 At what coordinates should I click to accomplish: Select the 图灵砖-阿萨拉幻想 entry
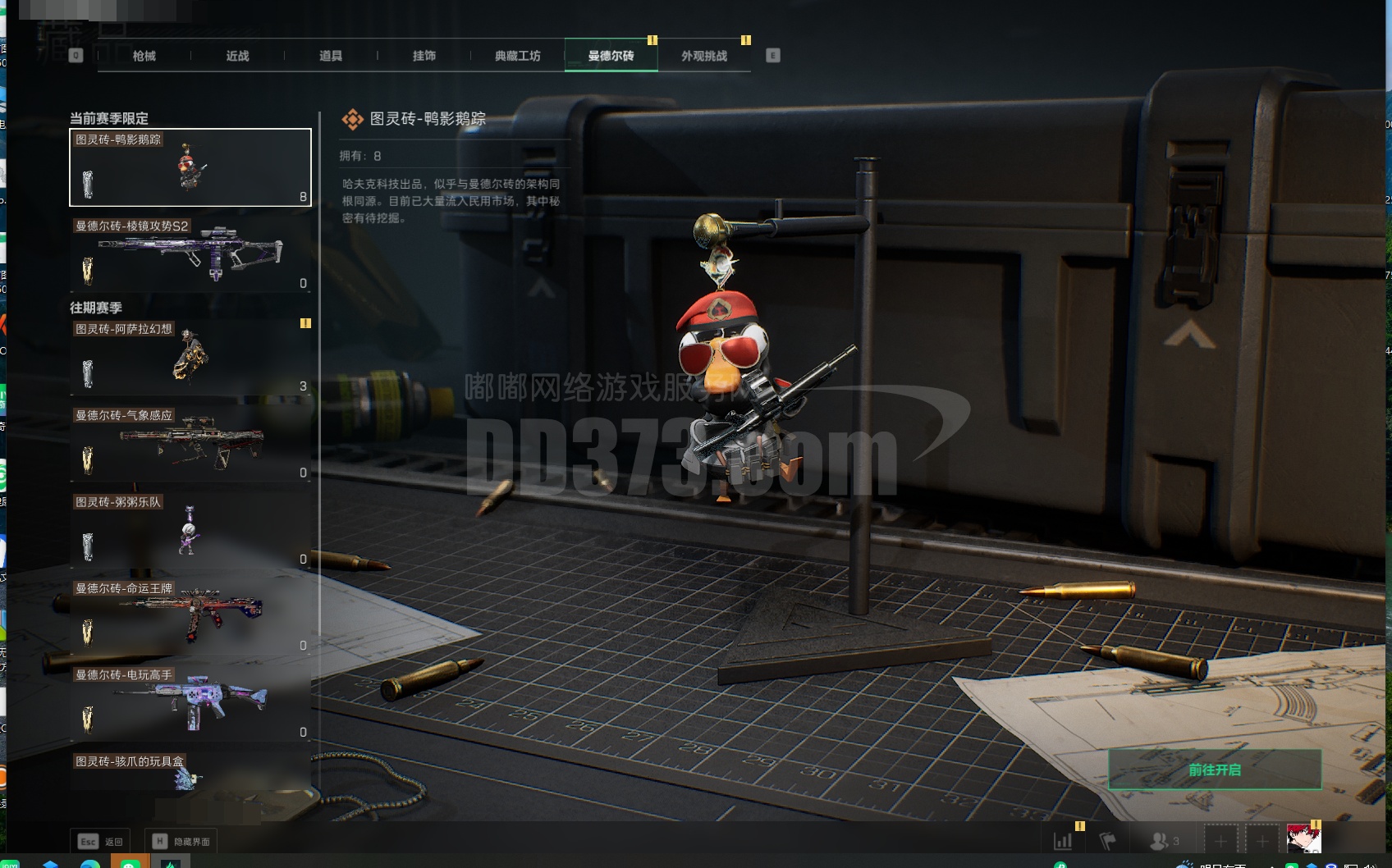(x=190, y=357)
